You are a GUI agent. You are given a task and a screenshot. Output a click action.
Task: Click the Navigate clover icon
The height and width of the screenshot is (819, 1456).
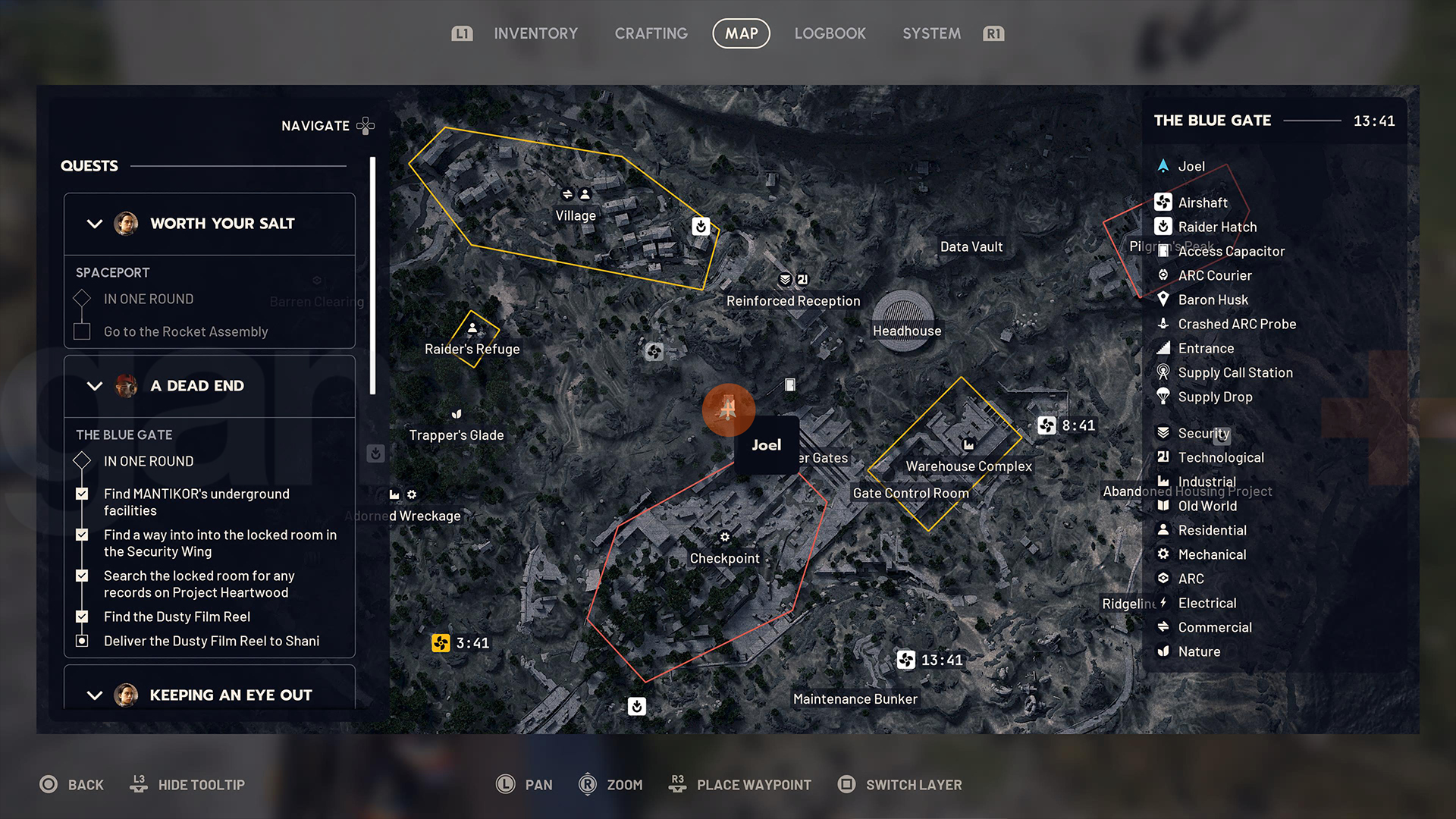pos(365,126)
